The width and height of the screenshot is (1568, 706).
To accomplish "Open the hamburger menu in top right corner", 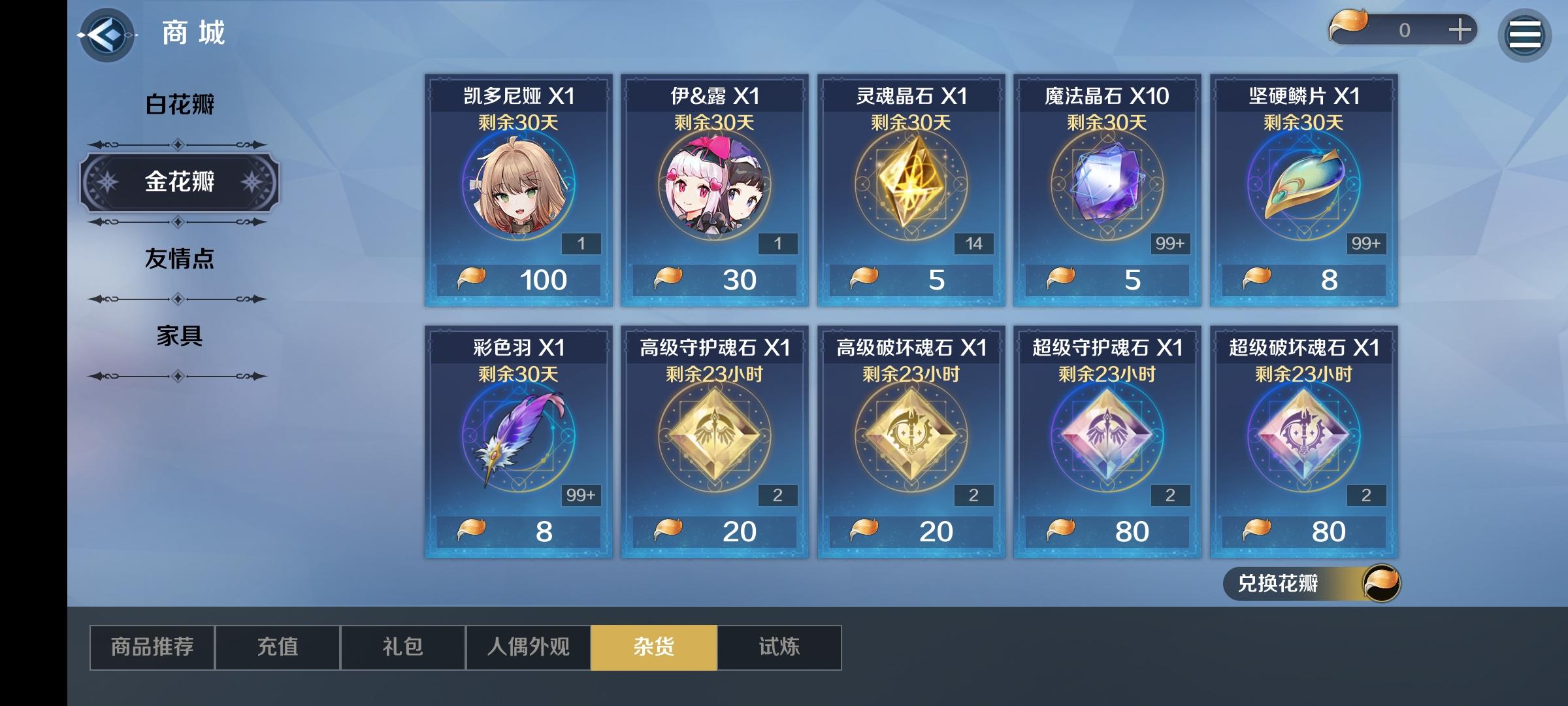I will [1524, 34].
